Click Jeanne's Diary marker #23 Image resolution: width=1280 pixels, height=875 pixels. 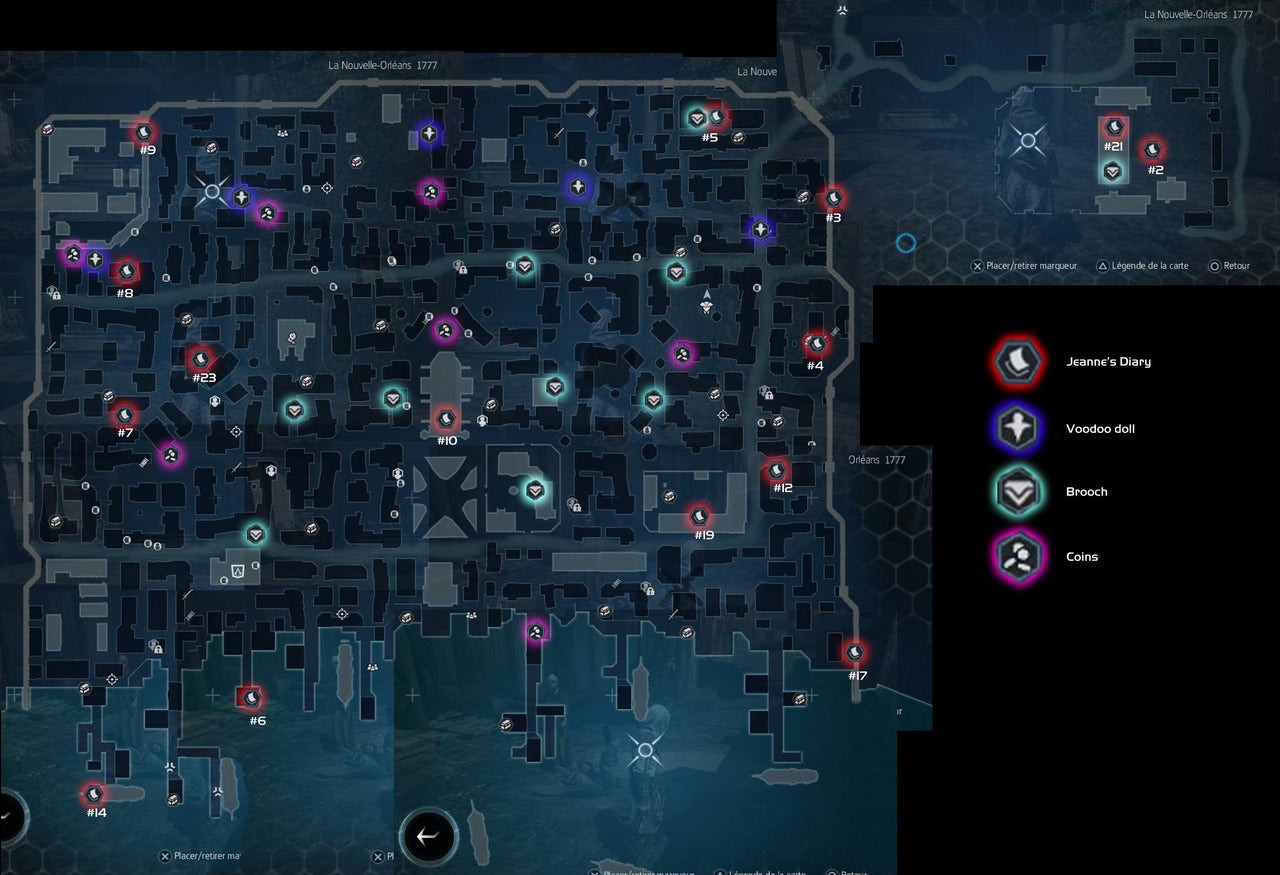(201, 358)
